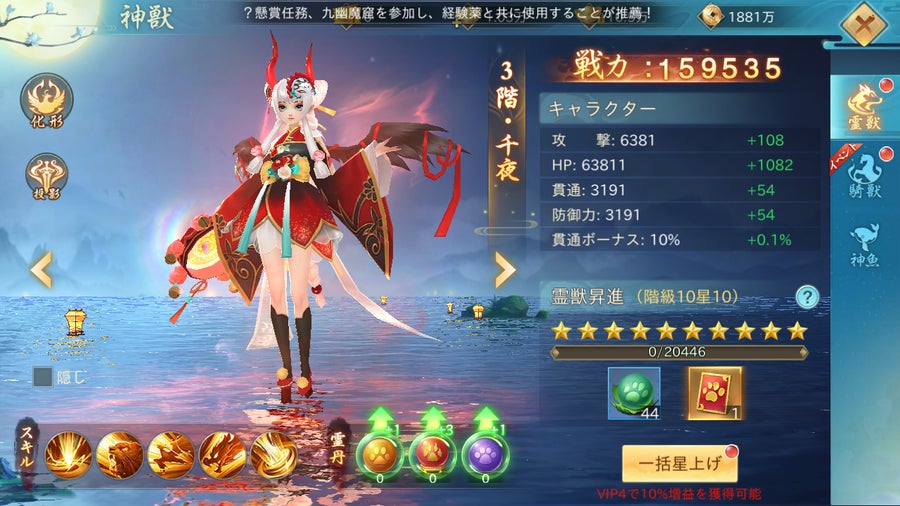Use the red paw 霊丹 pill
This screenshot has height=506, width=900.
pyautogui.click(x=433, y=453)
